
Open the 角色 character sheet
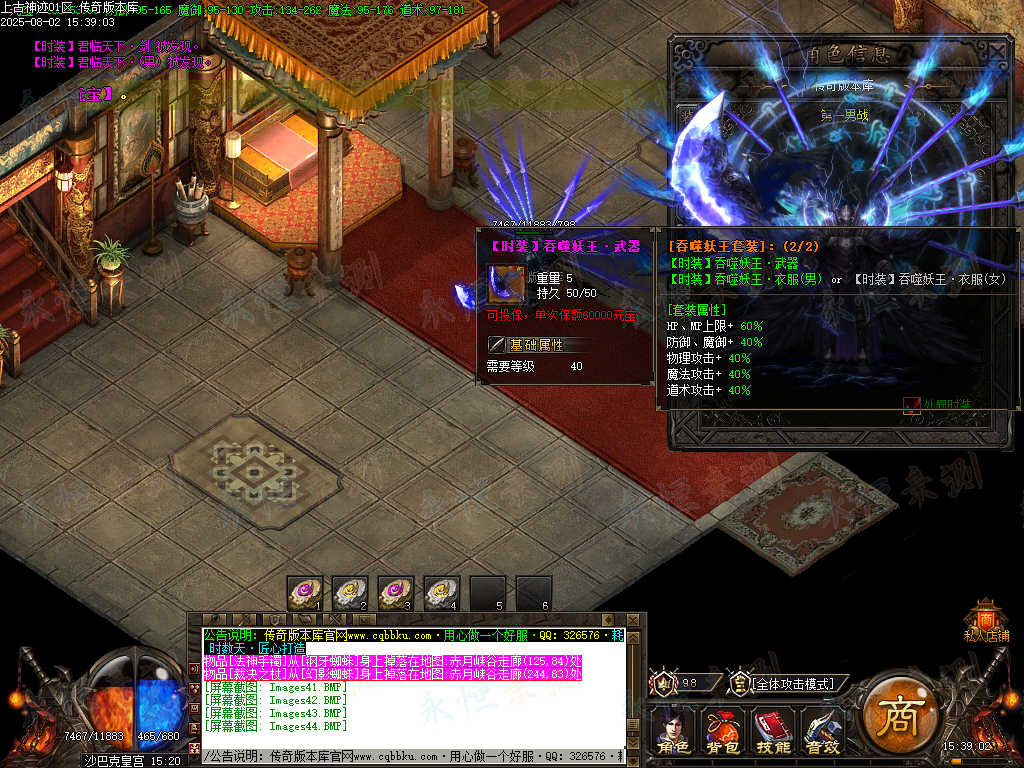(672, 730)
